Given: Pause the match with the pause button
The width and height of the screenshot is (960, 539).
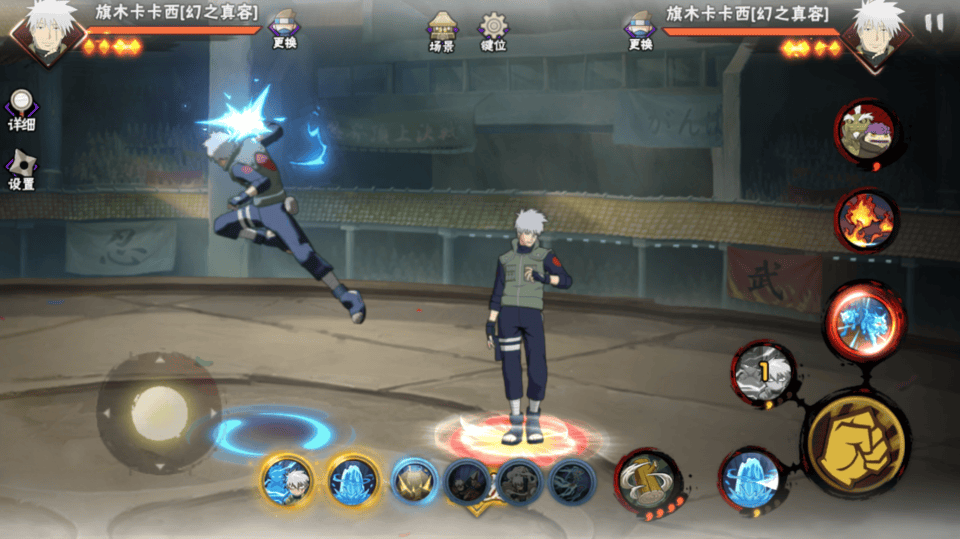Looking at the screenshot, I should coord(934,23).
